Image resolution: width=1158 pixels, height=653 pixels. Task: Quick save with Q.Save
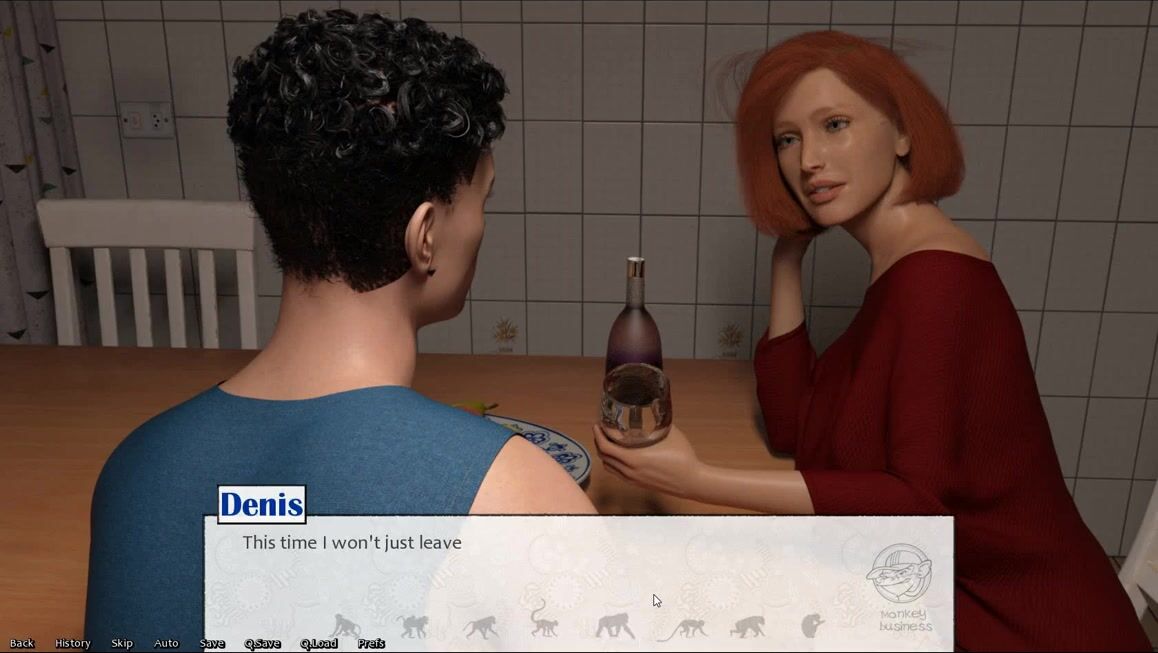tap(262, 643)
